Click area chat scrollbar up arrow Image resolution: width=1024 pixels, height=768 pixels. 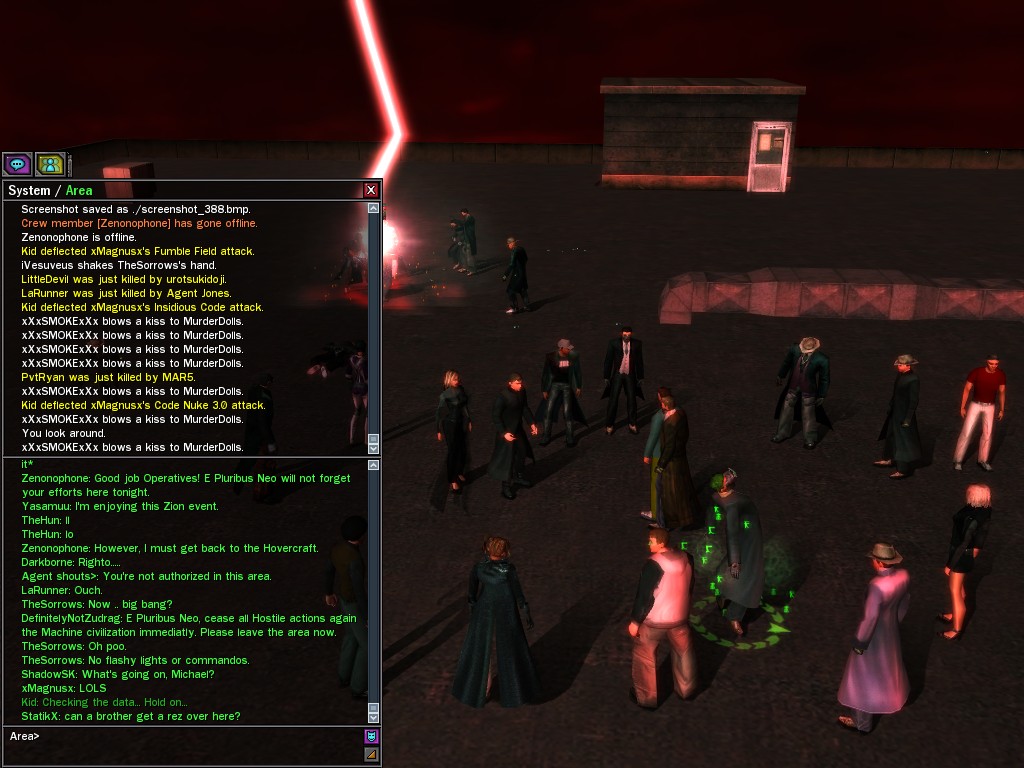(374, 465)
